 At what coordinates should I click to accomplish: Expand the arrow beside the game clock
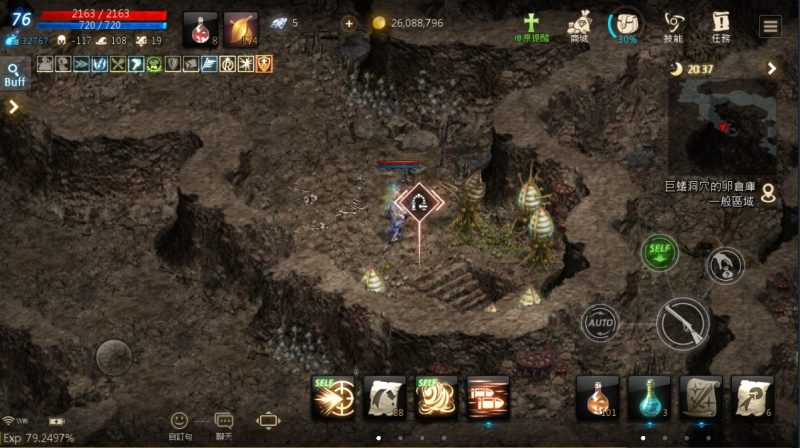772,68
